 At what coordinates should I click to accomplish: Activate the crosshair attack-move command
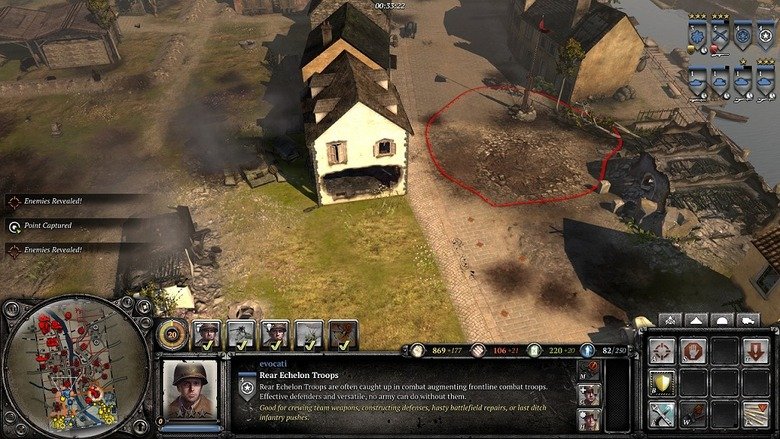pyautogui.click(x=661, y=351)
